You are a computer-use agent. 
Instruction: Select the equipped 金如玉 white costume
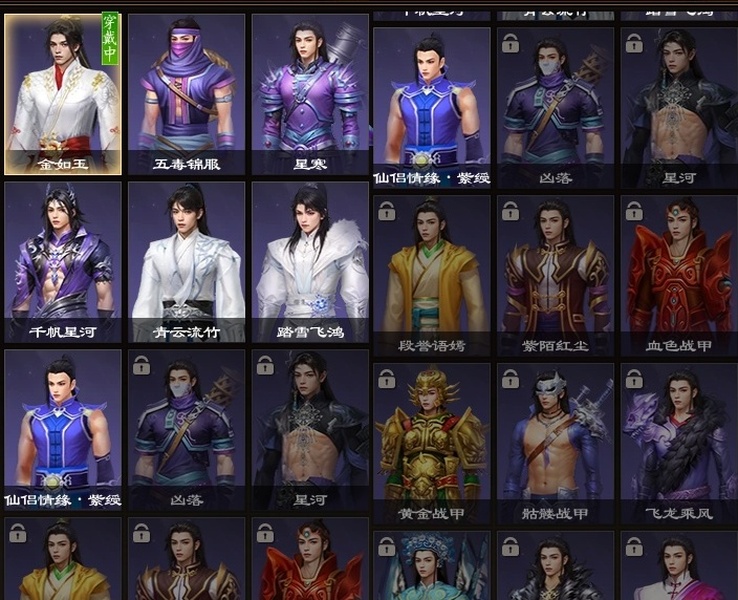click(x=63, y=94)
